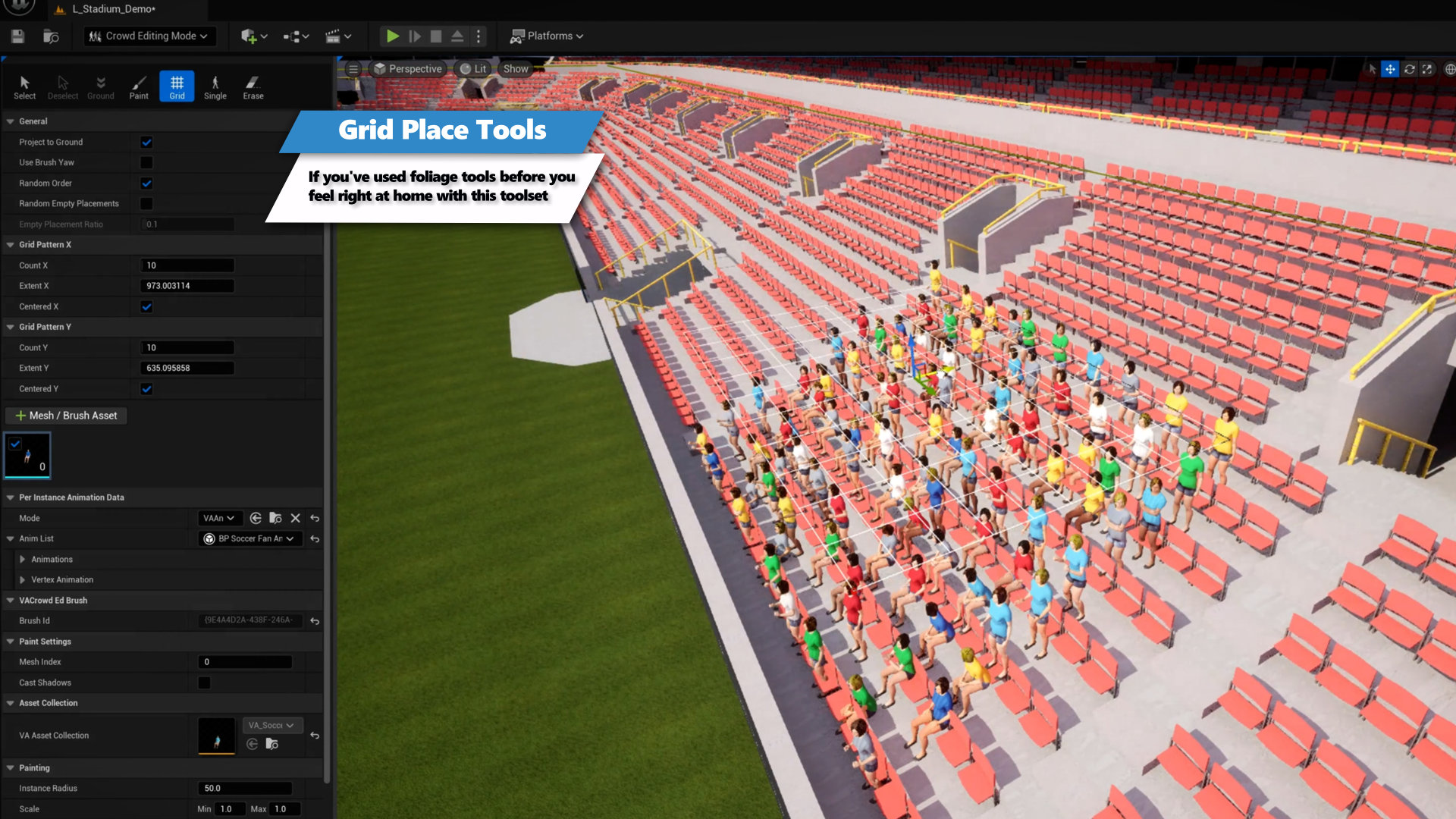Activate the Erase tool
Screen dimensions: 1456x819
(x=253, y=86)
